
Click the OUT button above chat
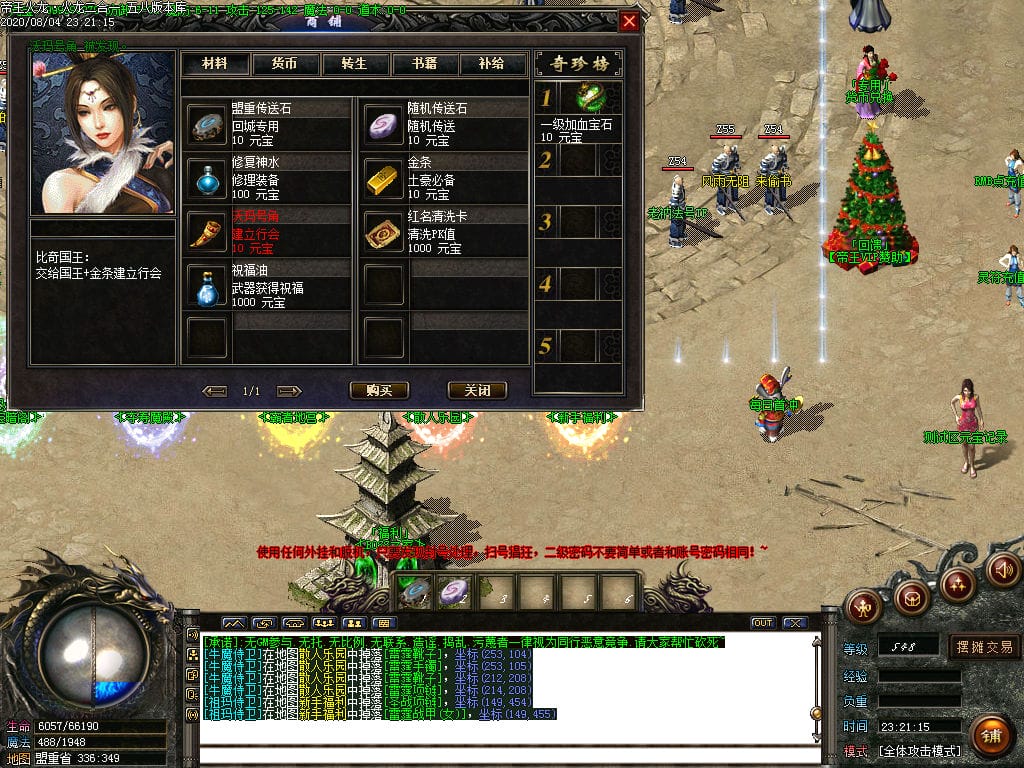point(763,622)
